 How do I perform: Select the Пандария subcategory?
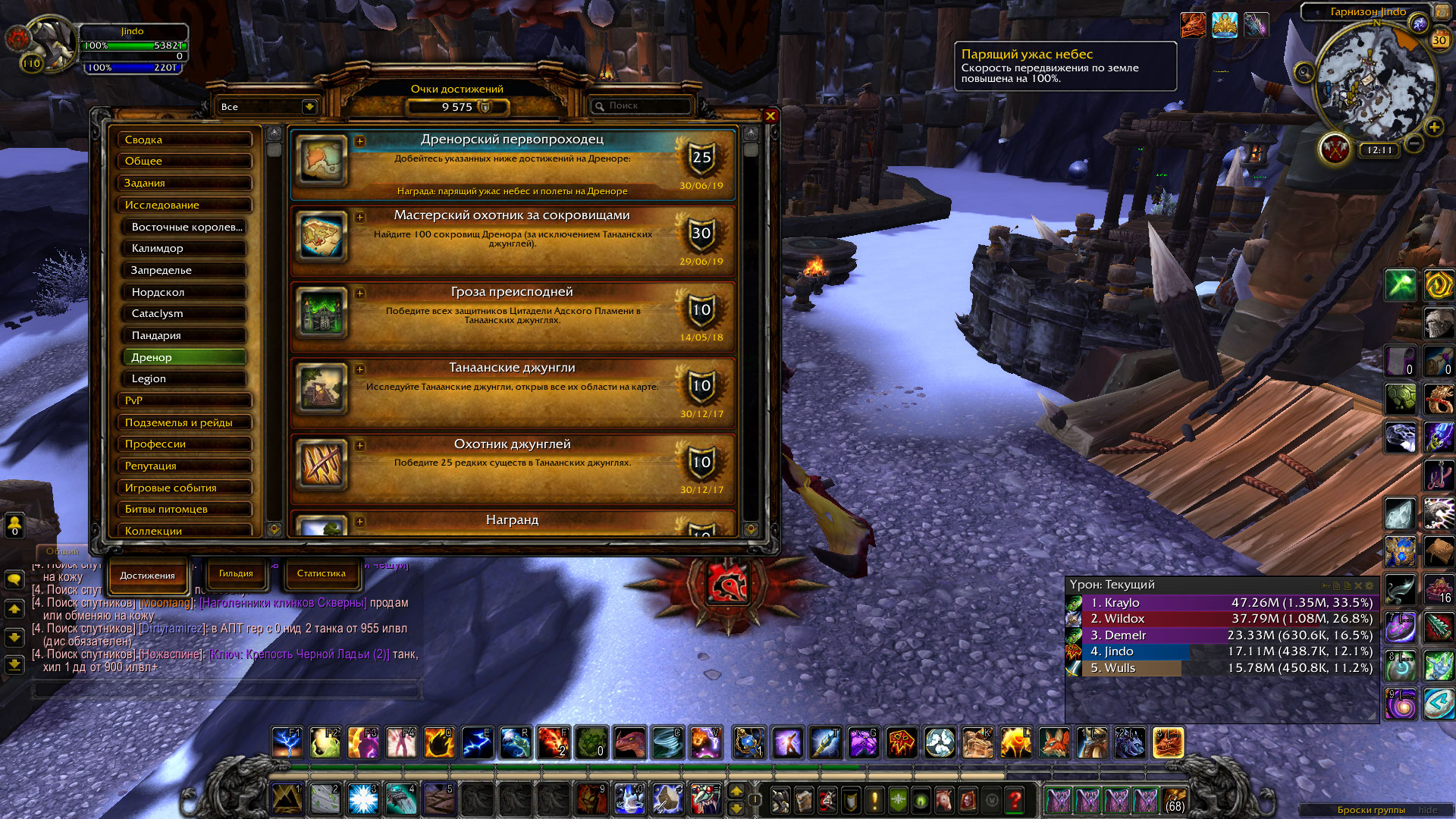184,335
